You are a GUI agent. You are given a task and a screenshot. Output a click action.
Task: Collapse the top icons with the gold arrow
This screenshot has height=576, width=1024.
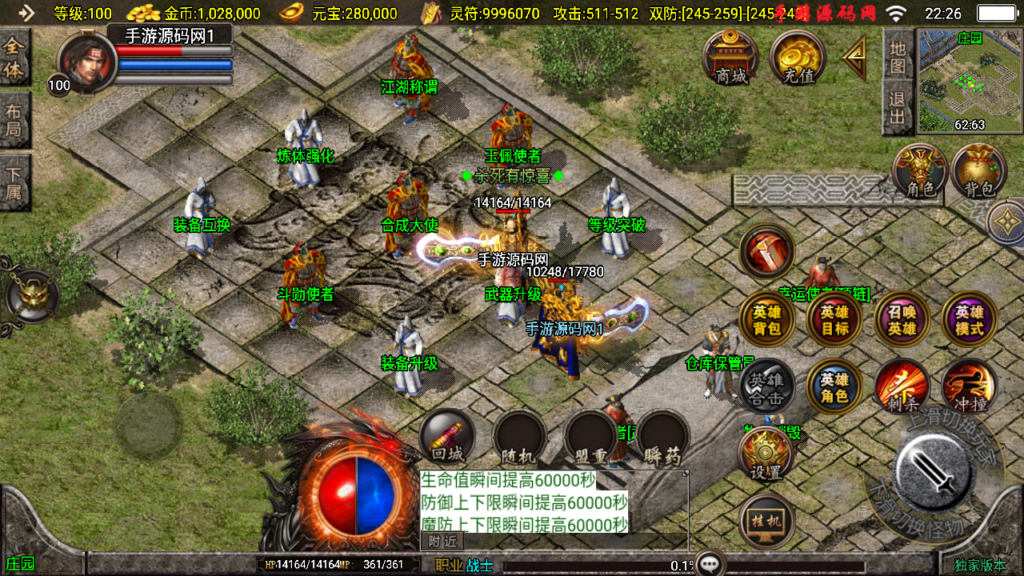click(x=854, y=60)
